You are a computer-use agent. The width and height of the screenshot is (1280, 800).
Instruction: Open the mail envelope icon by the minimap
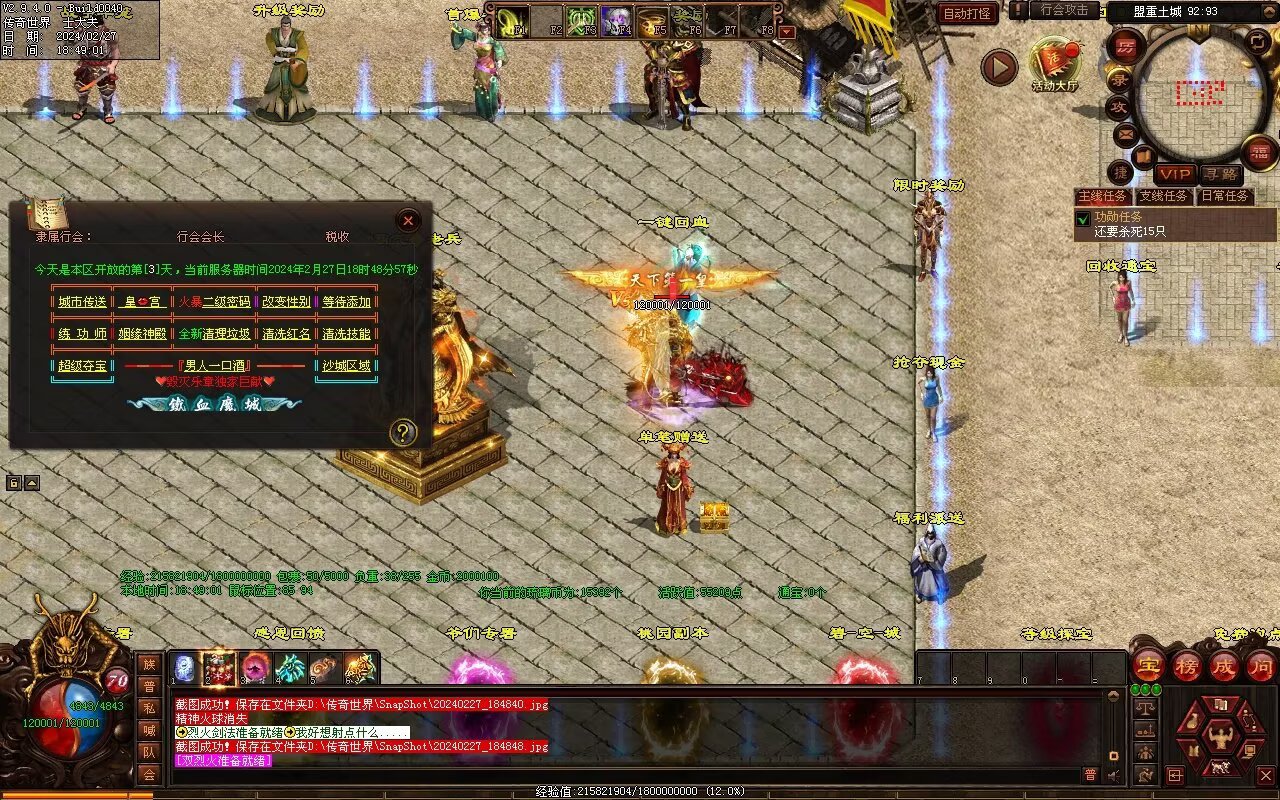pos(1126,133)
